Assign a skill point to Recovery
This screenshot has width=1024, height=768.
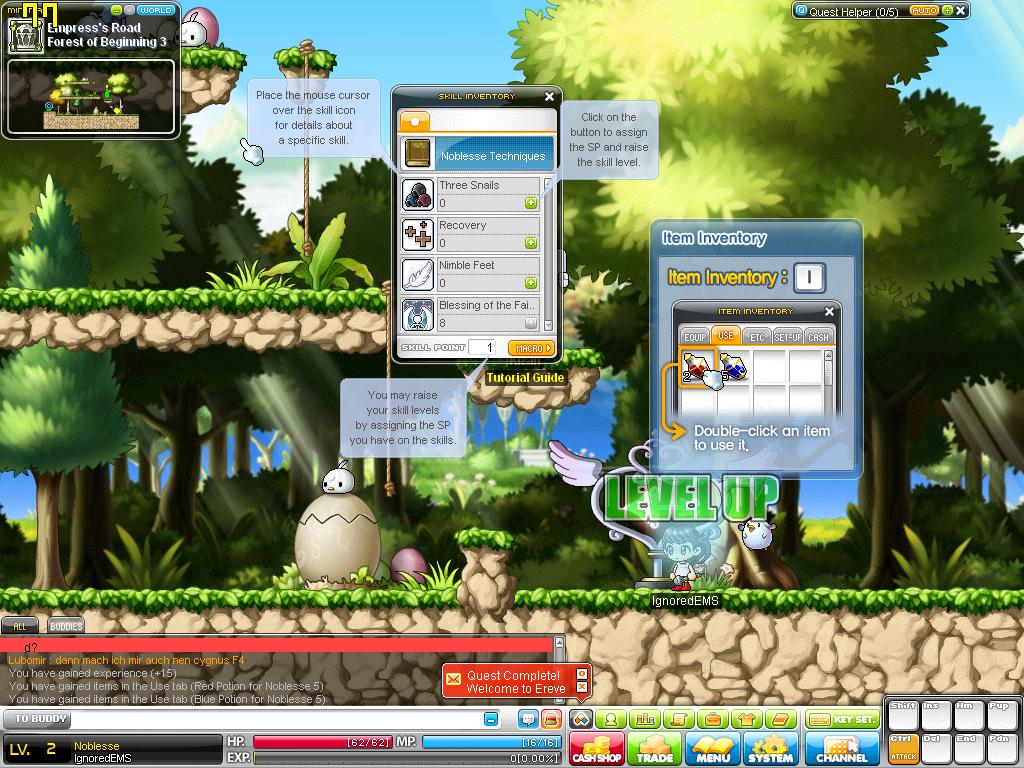pyautogui.click(x=531, y=243)
